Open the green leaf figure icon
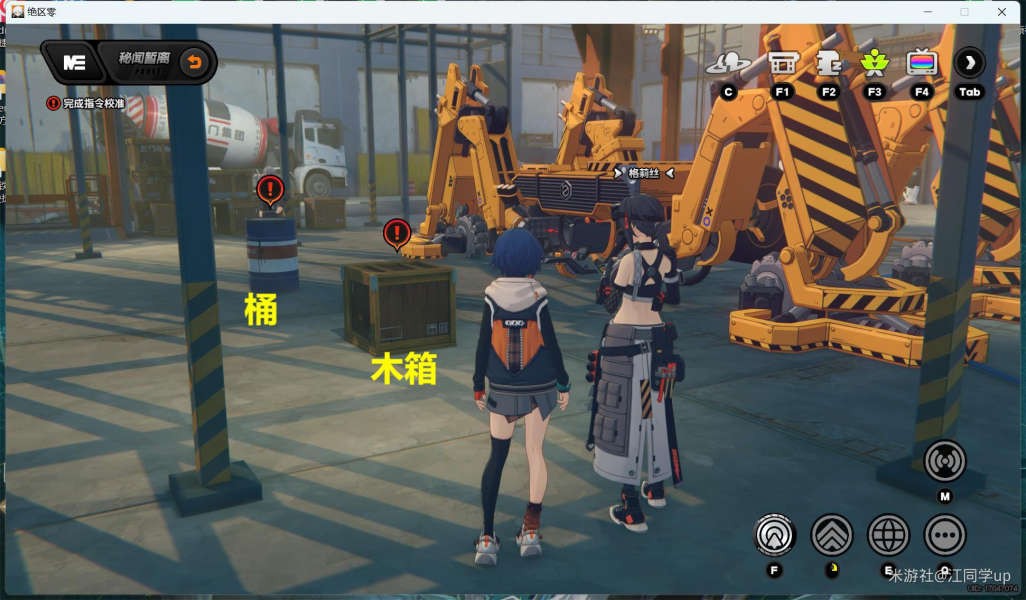Image resolution: width=1026 pixels, height=600 pixels. 875,63
